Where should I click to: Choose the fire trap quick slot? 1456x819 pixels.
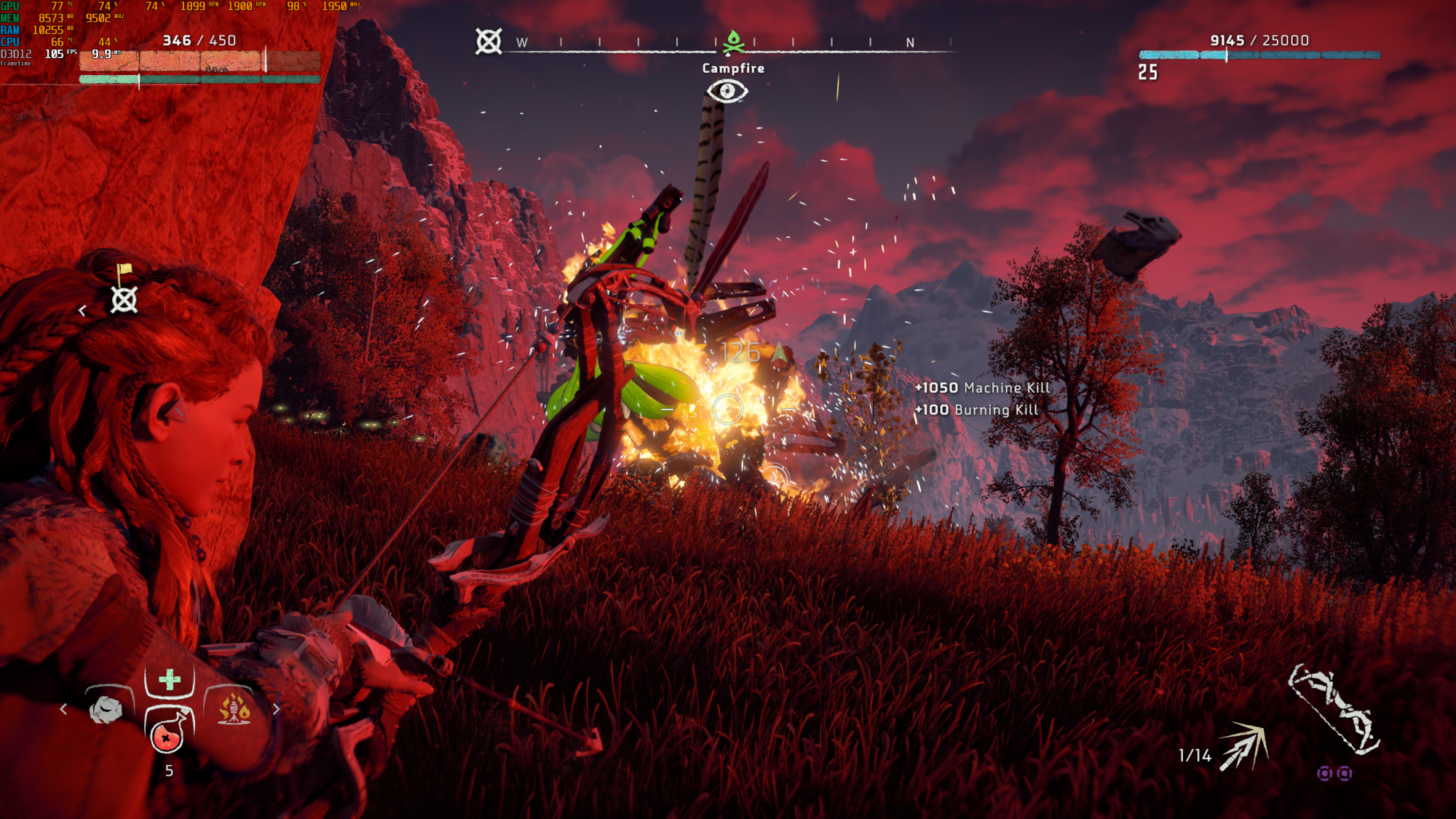pyautogui.click(x=234, y=708)
